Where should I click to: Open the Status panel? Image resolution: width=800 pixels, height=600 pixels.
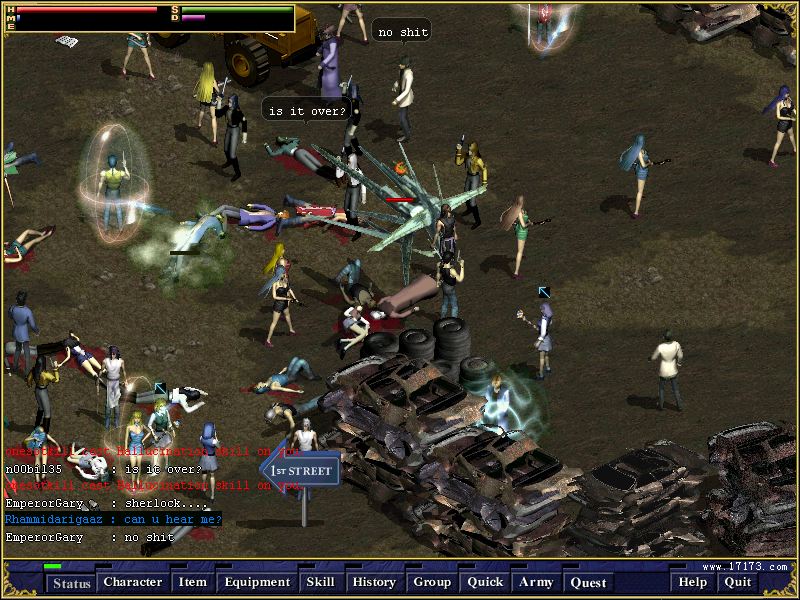click(71, 583)
